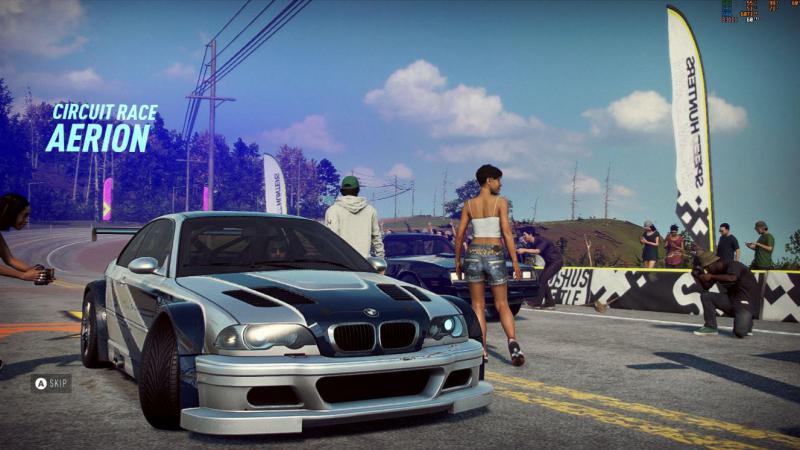This screenshot has width=800, height=450.
Task: Skip the Aerion race intro cutscene
Action: click(51, 383)
